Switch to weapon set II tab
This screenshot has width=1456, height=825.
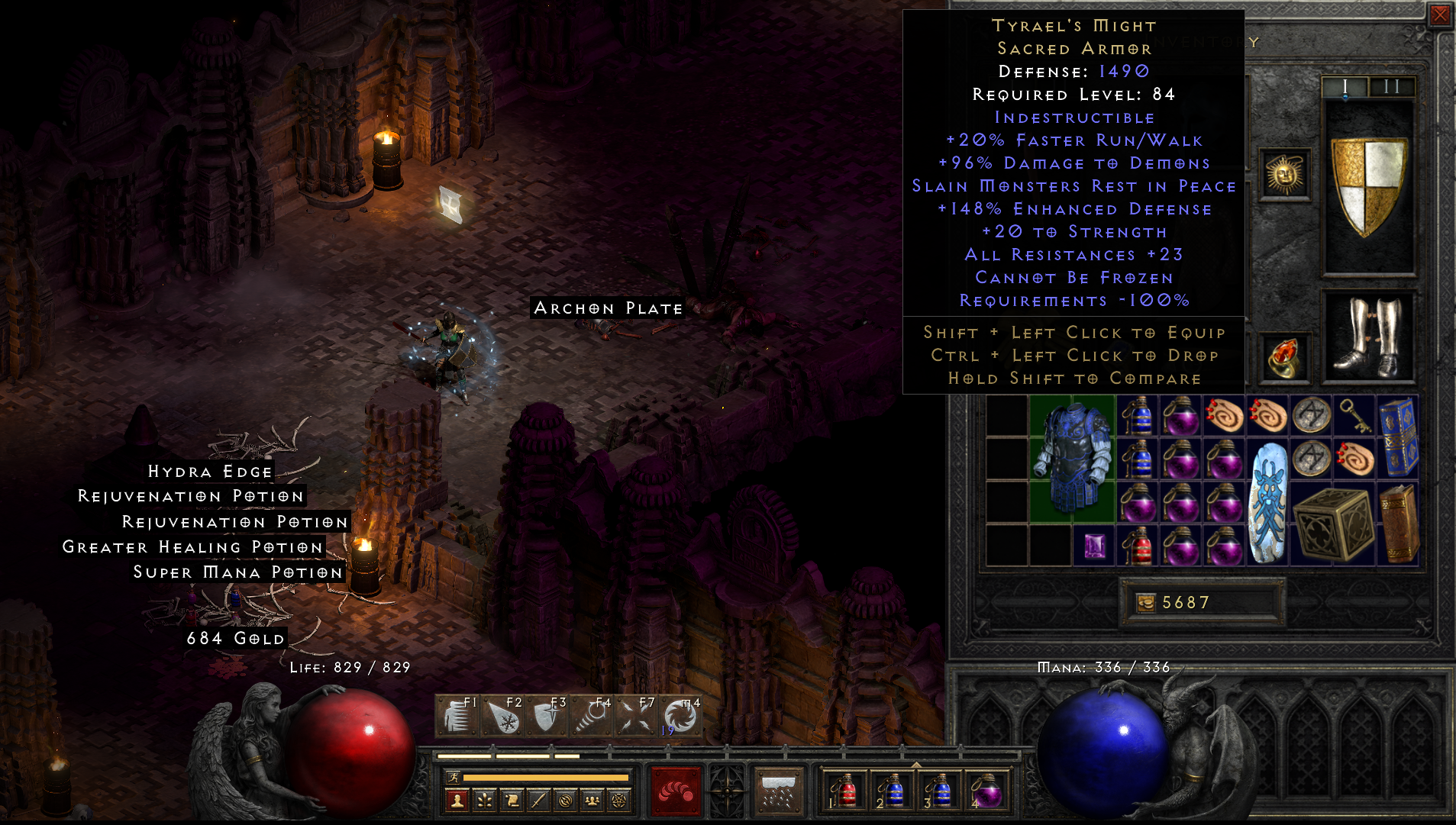(1393, 88)
